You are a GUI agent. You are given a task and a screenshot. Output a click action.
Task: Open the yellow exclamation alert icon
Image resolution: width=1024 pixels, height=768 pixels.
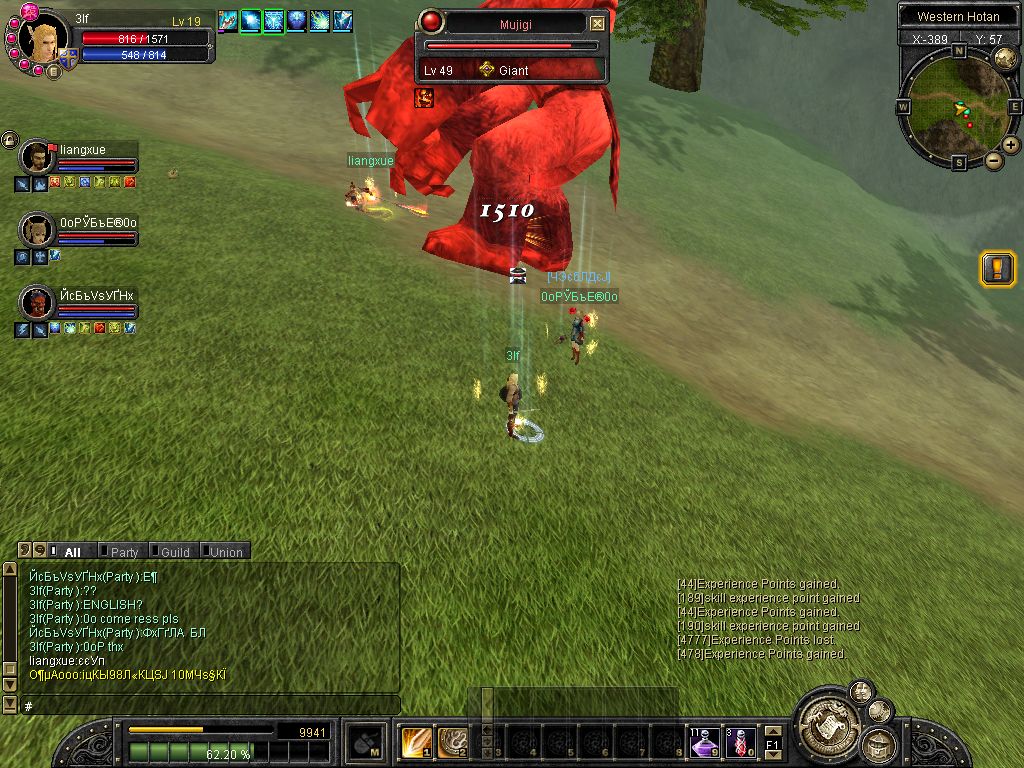pos(997,268)
